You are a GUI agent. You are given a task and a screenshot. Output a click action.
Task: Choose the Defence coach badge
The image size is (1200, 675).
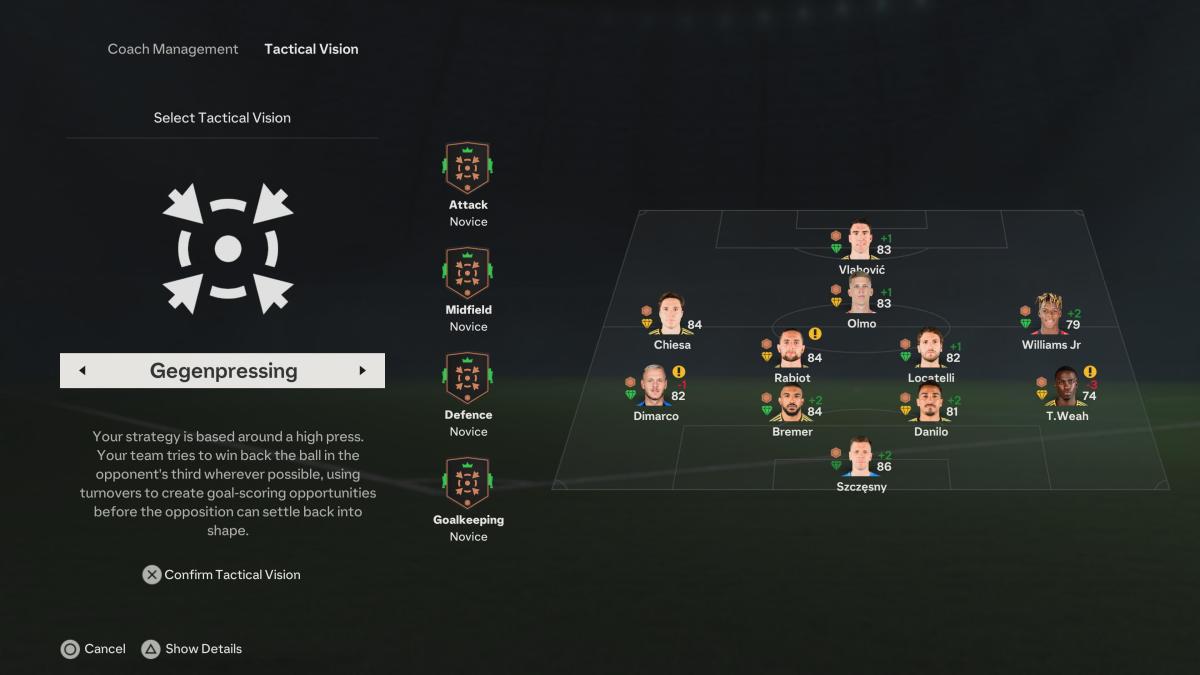pos(467,378)
